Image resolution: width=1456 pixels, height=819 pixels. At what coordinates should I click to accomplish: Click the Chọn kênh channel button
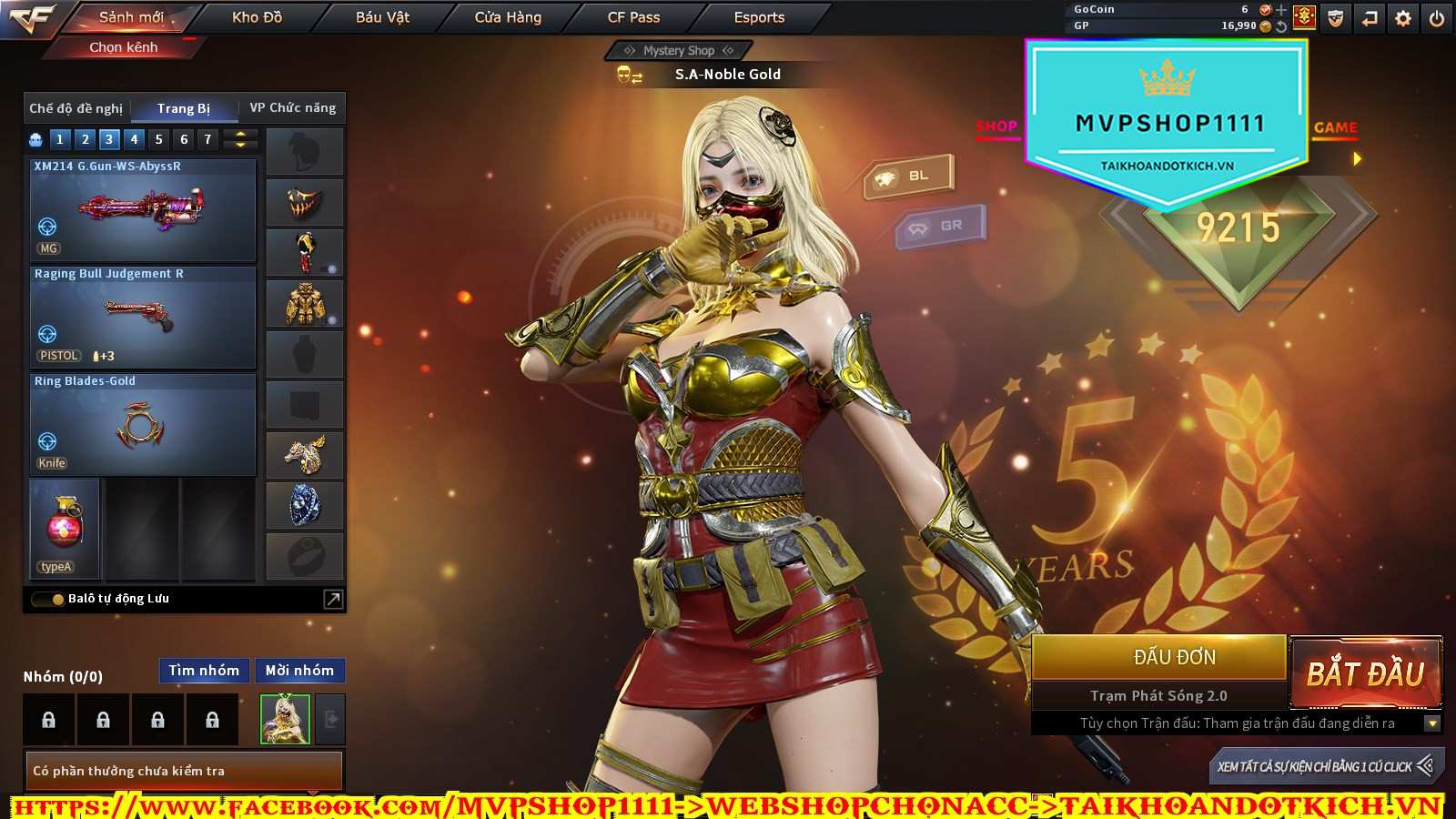[x=124, y=47]
